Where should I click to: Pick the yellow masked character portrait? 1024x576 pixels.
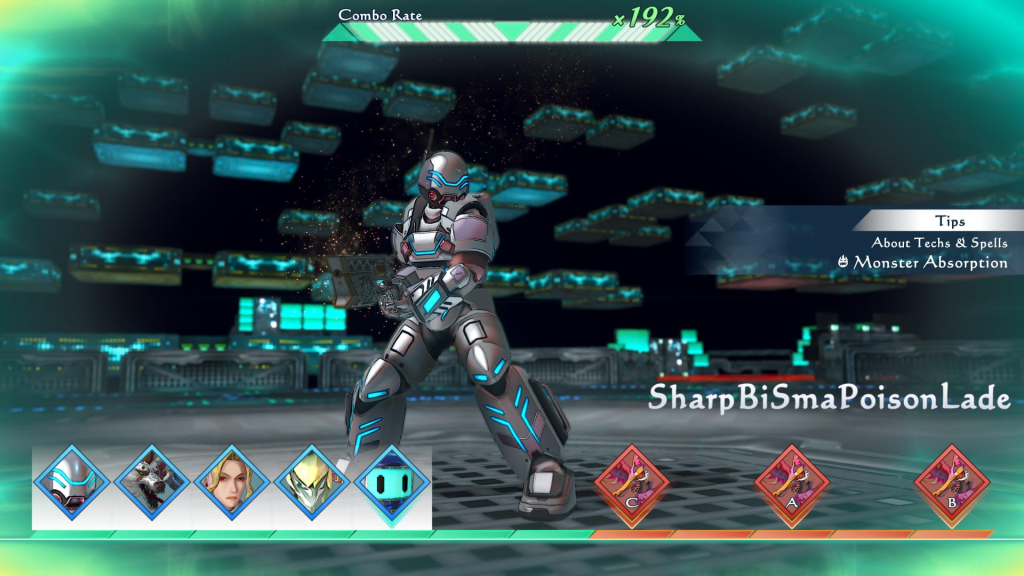312,486
